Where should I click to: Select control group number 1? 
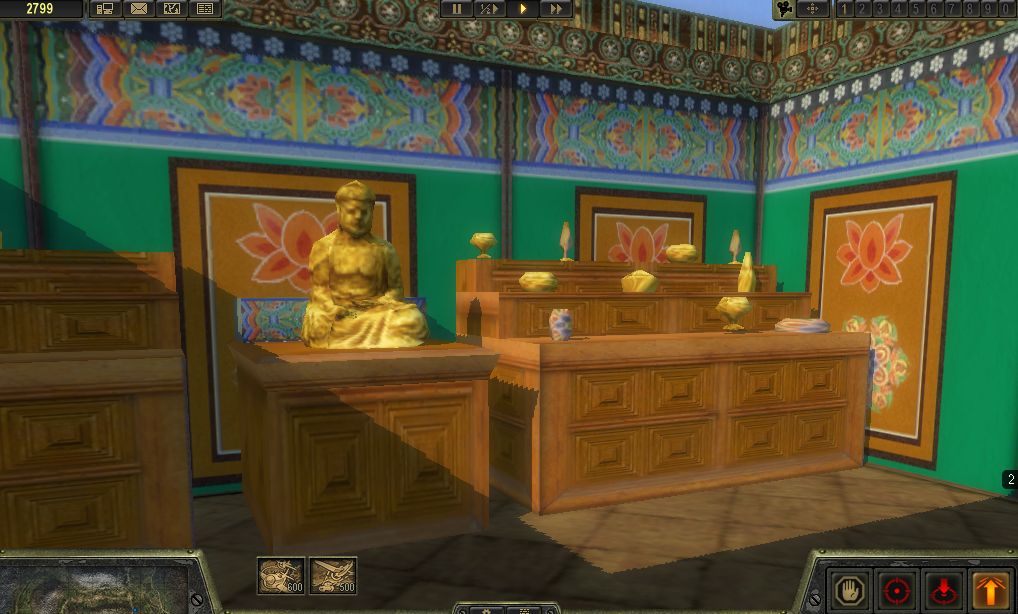(x=844, y=9)
